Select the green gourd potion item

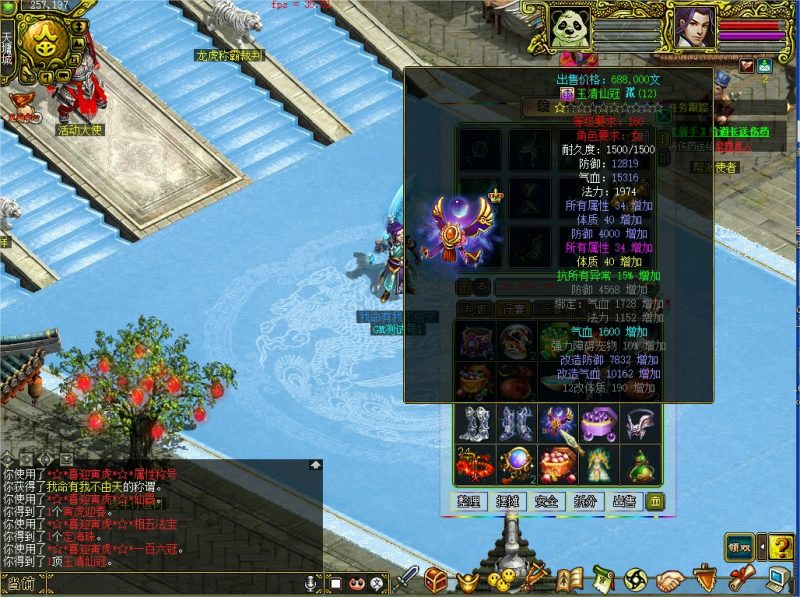click(x=639, y=465)
